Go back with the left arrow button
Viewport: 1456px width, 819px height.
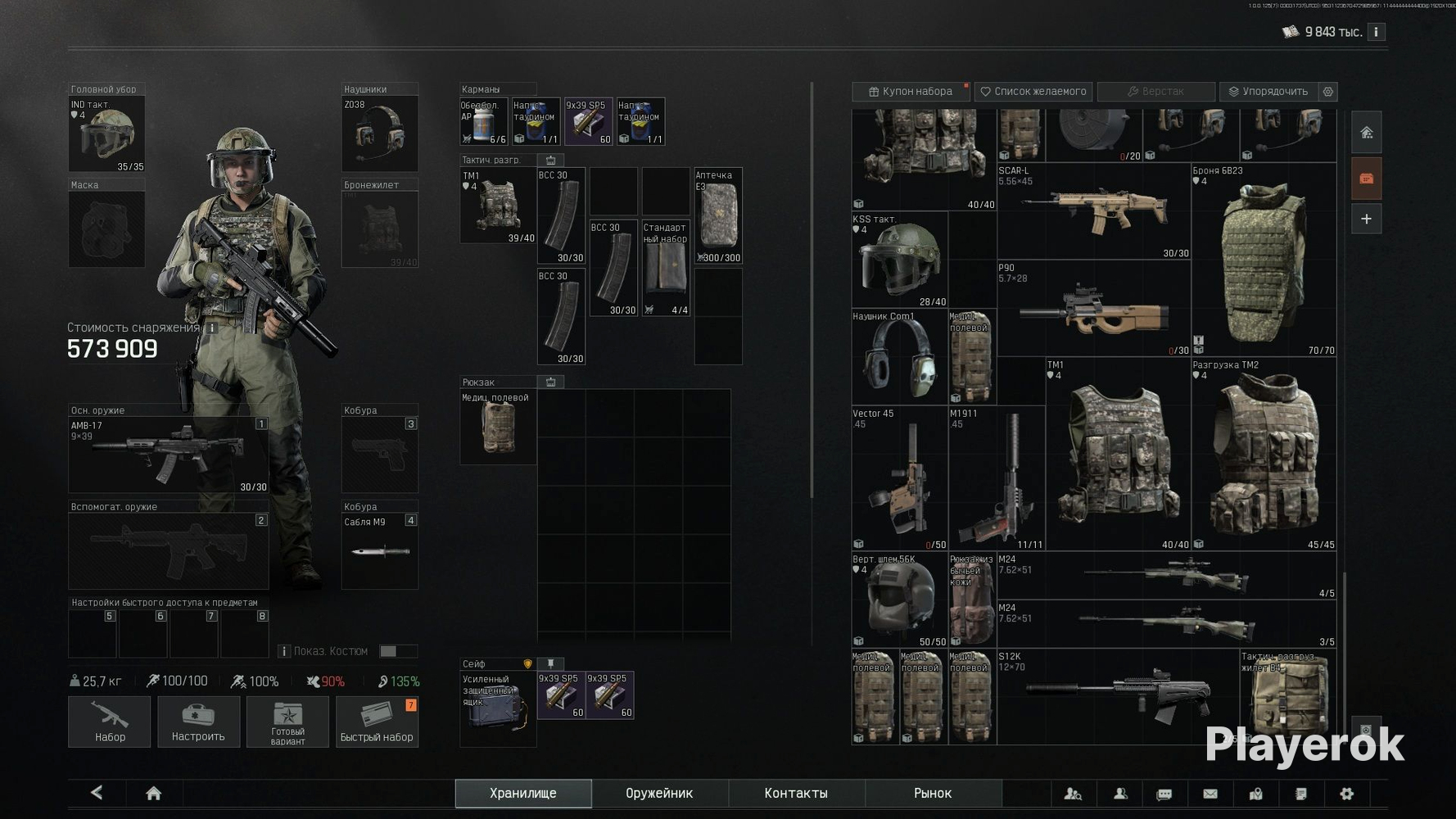97,792
